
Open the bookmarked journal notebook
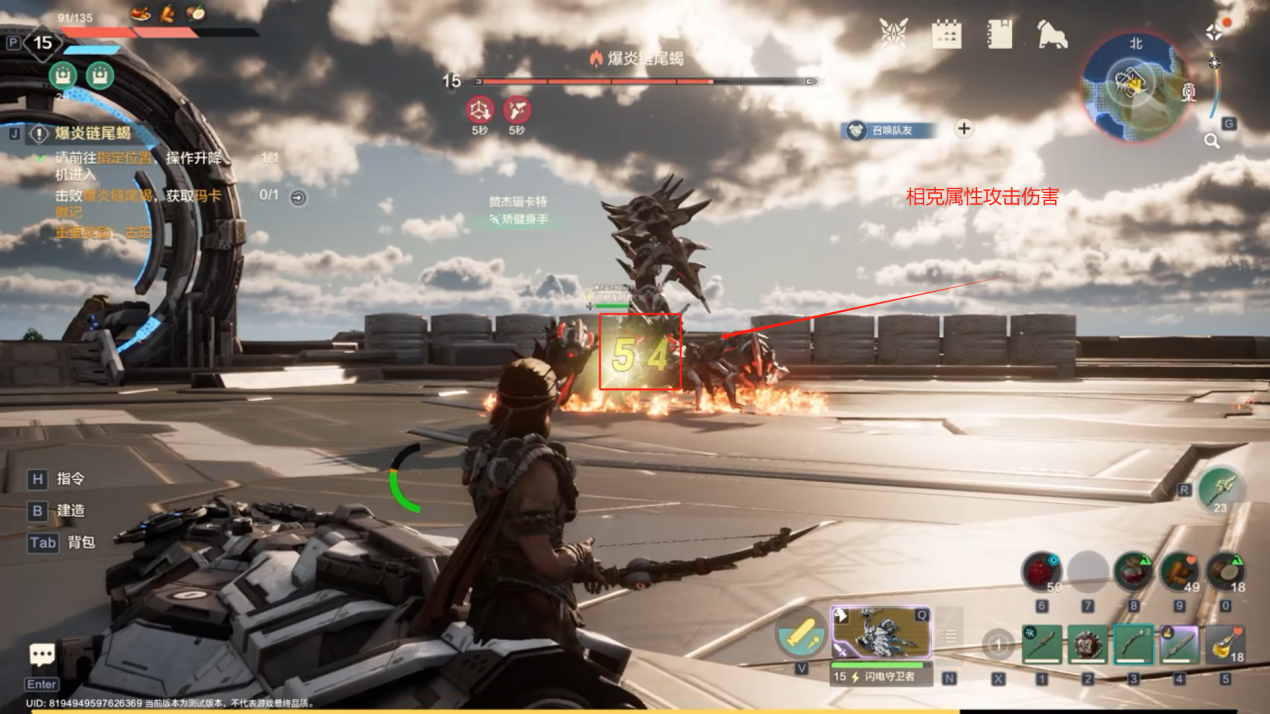(x=999, y=34)
